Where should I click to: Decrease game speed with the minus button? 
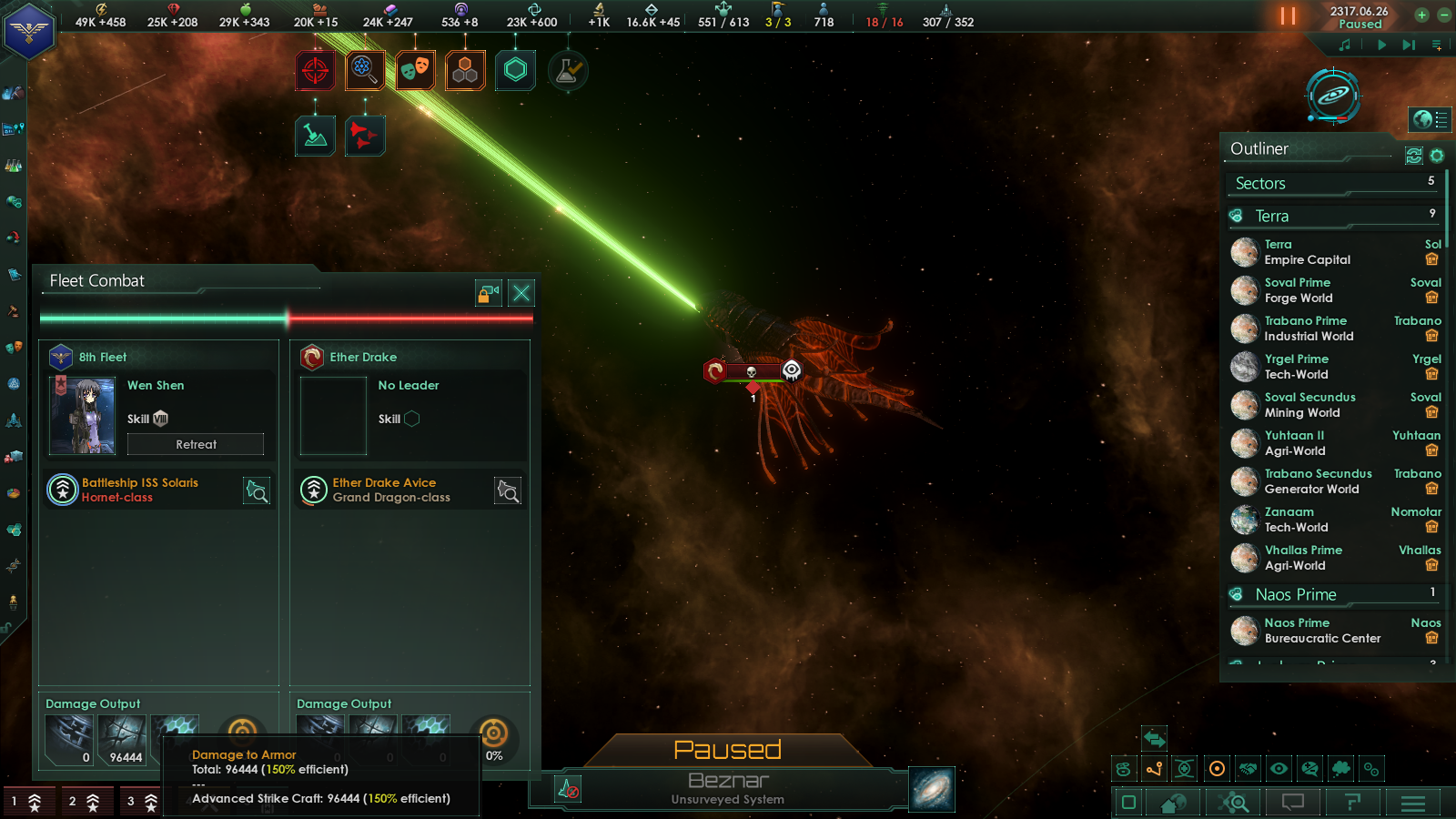[1443, 15]
